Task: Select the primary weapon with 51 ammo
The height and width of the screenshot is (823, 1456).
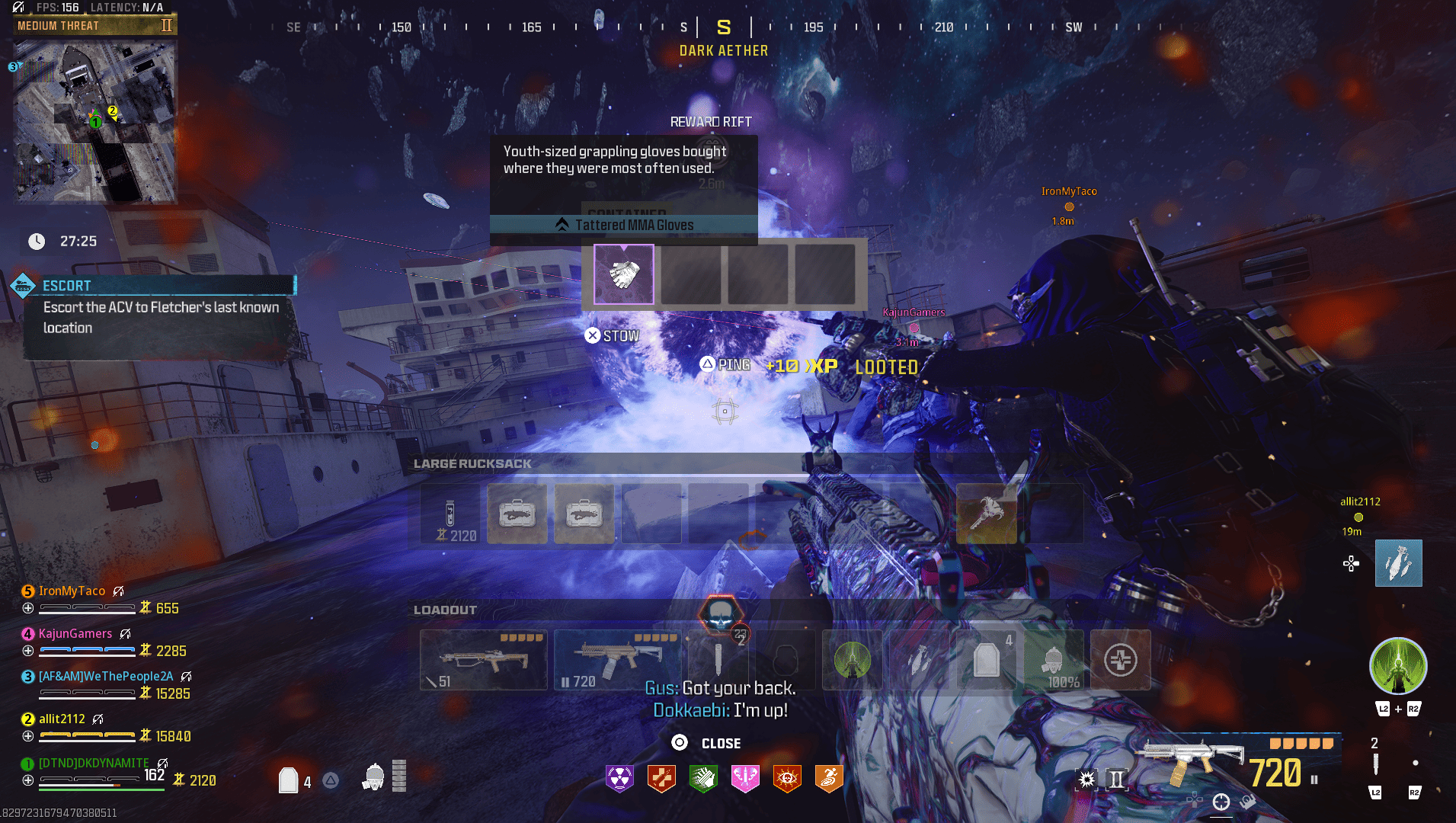Action: point(483,660)
